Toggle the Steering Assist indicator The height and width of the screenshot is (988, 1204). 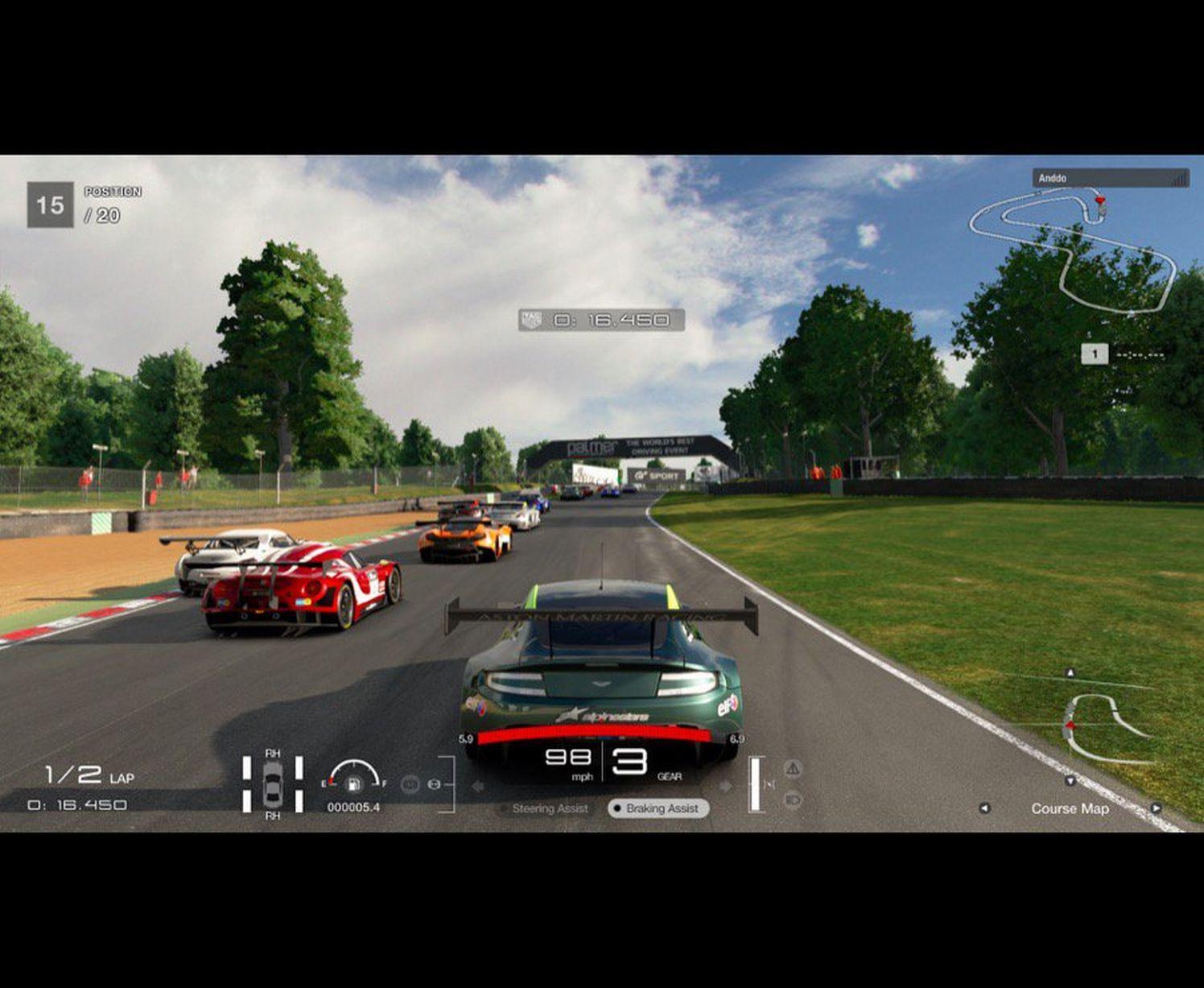click(544, 808)
